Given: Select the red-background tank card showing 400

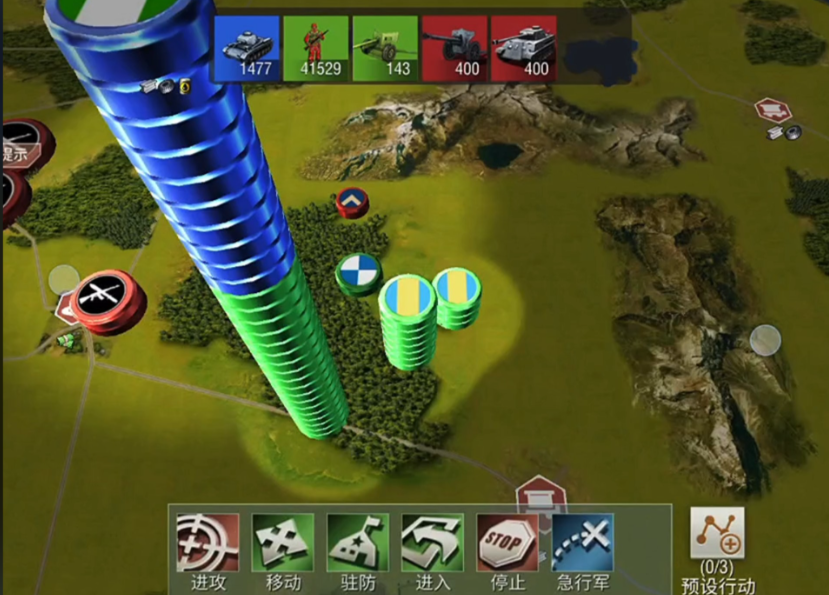Looking at the screenshot, I should tap(523, 48).
